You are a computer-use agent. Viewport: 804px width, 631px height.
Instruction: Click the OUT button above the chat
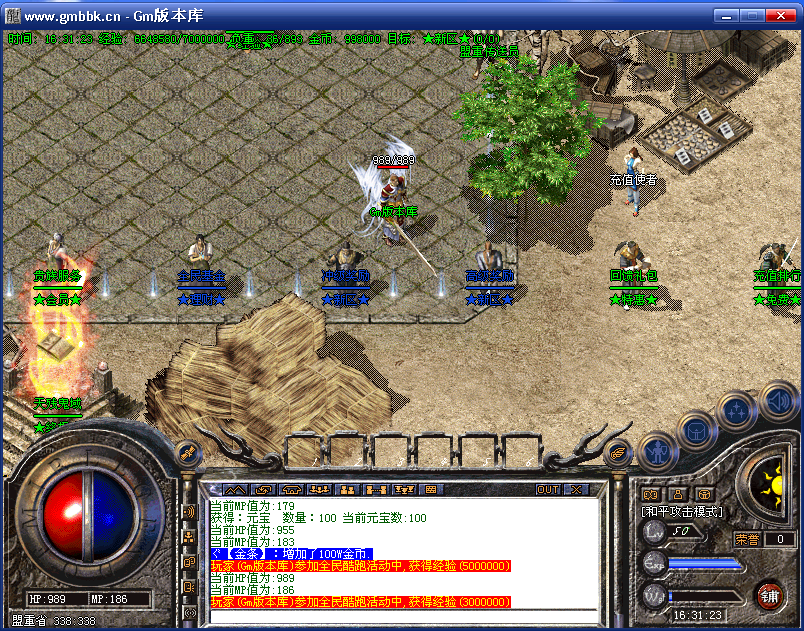coord(547,490)
